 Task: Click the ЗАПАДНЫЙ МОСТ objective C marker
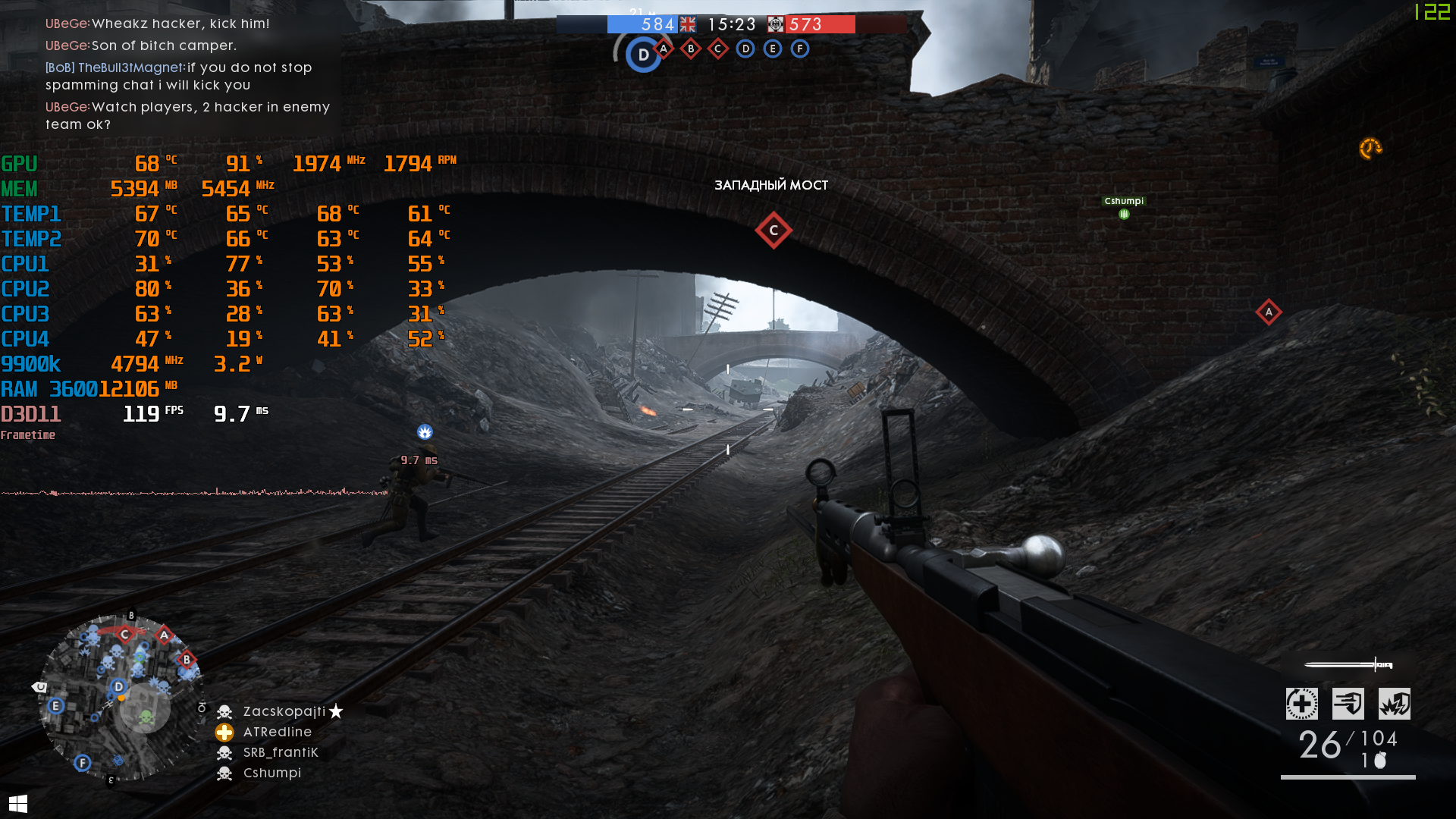(x=773, y=231)
